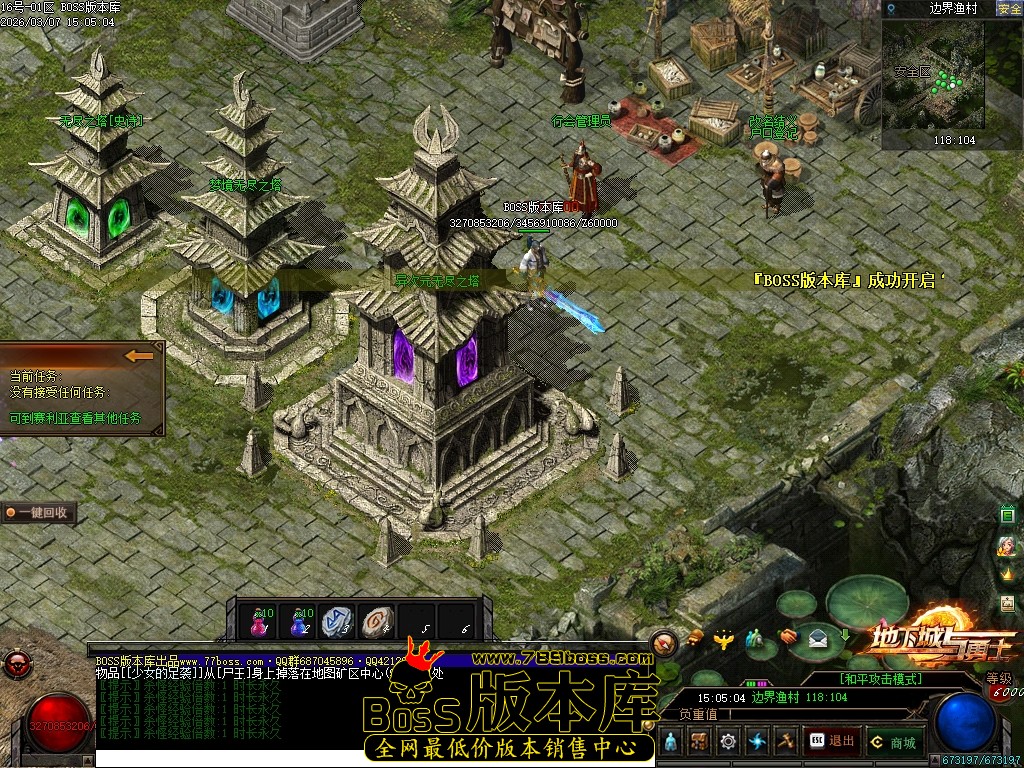Open the 商城 shop
Viewport: 1024px width, 768px height.
coord(894,742)
